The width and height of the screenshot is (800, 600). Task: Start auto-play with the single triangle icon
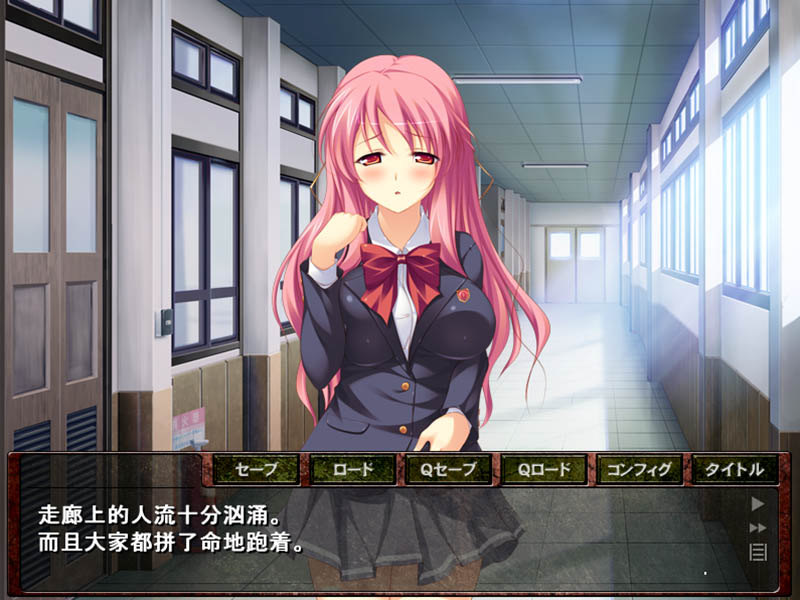point(758,504)
